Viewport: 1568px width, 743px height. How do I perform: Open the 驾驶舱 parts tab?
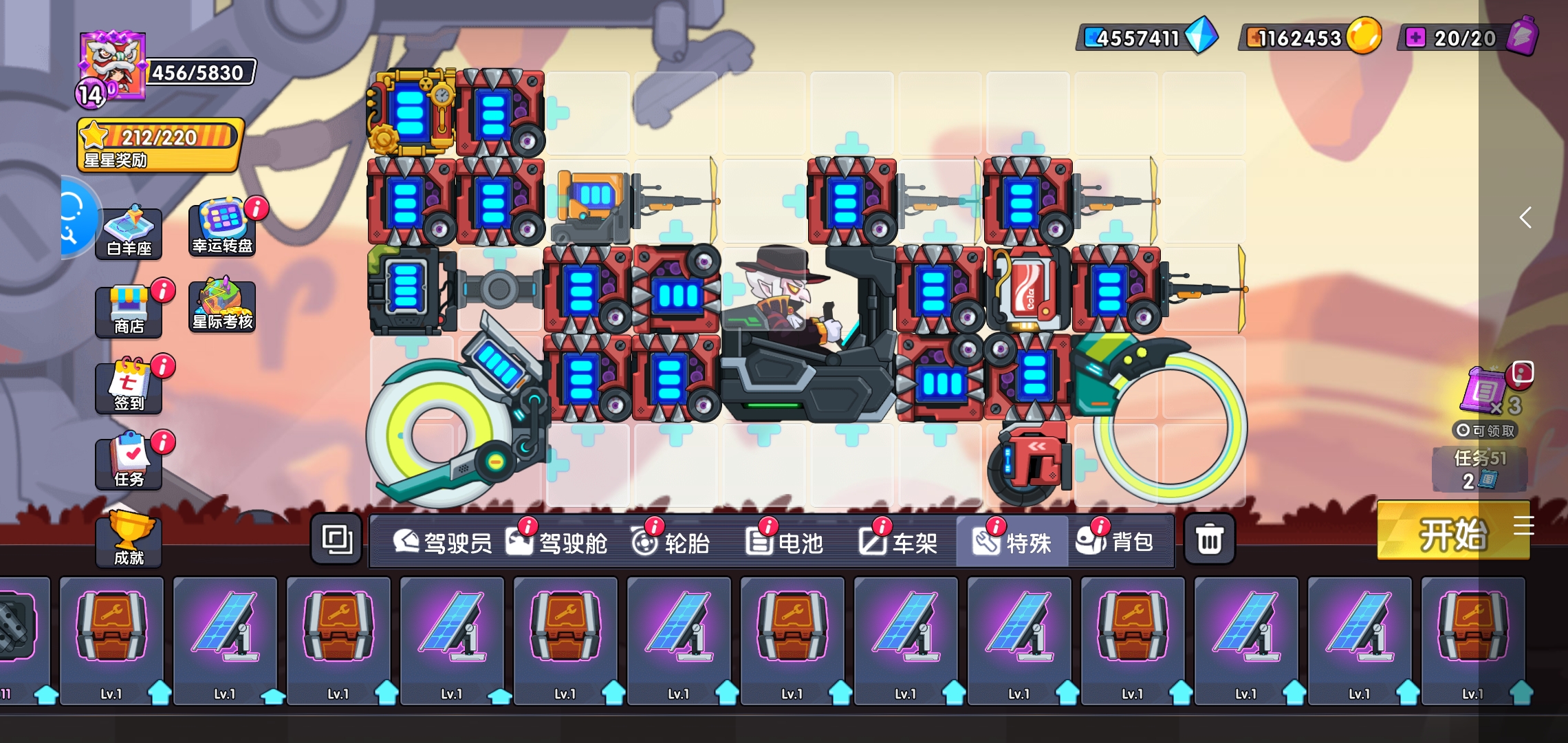(x=557, y=543)
